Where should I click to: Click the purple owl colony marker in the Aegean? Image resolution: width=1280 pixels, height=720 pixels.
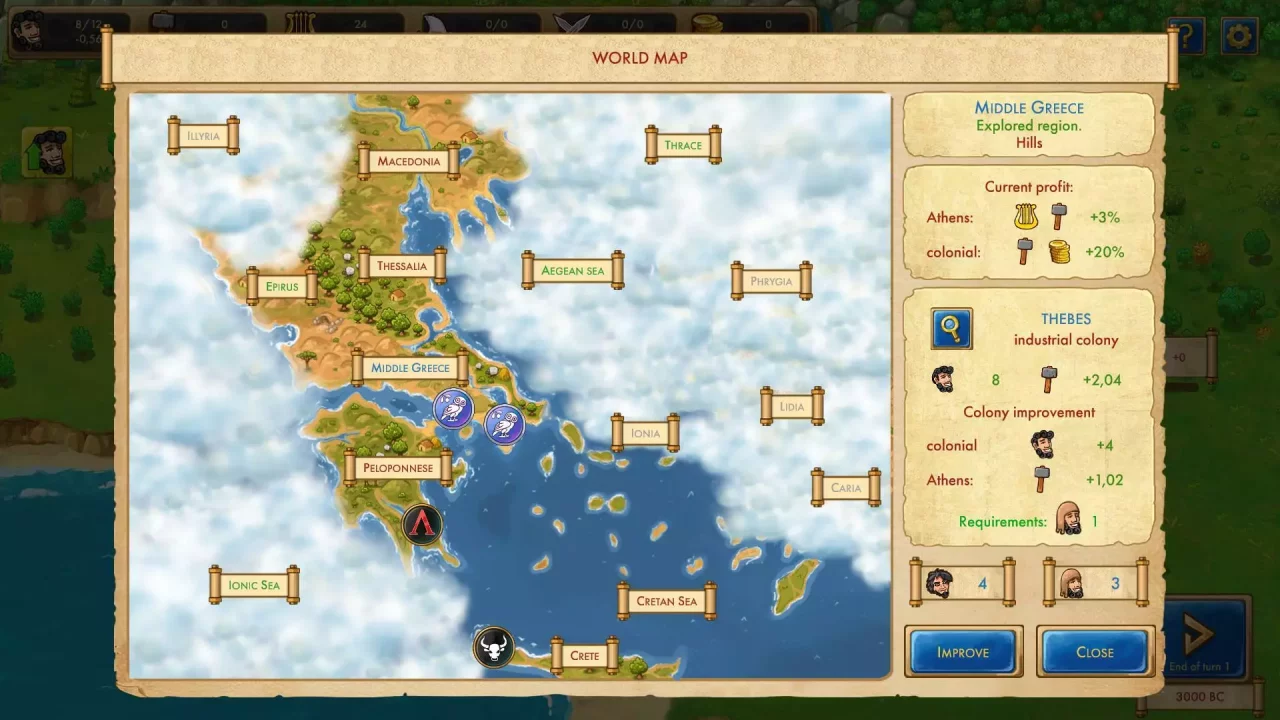pyautogui.click(x=505, y=425)
